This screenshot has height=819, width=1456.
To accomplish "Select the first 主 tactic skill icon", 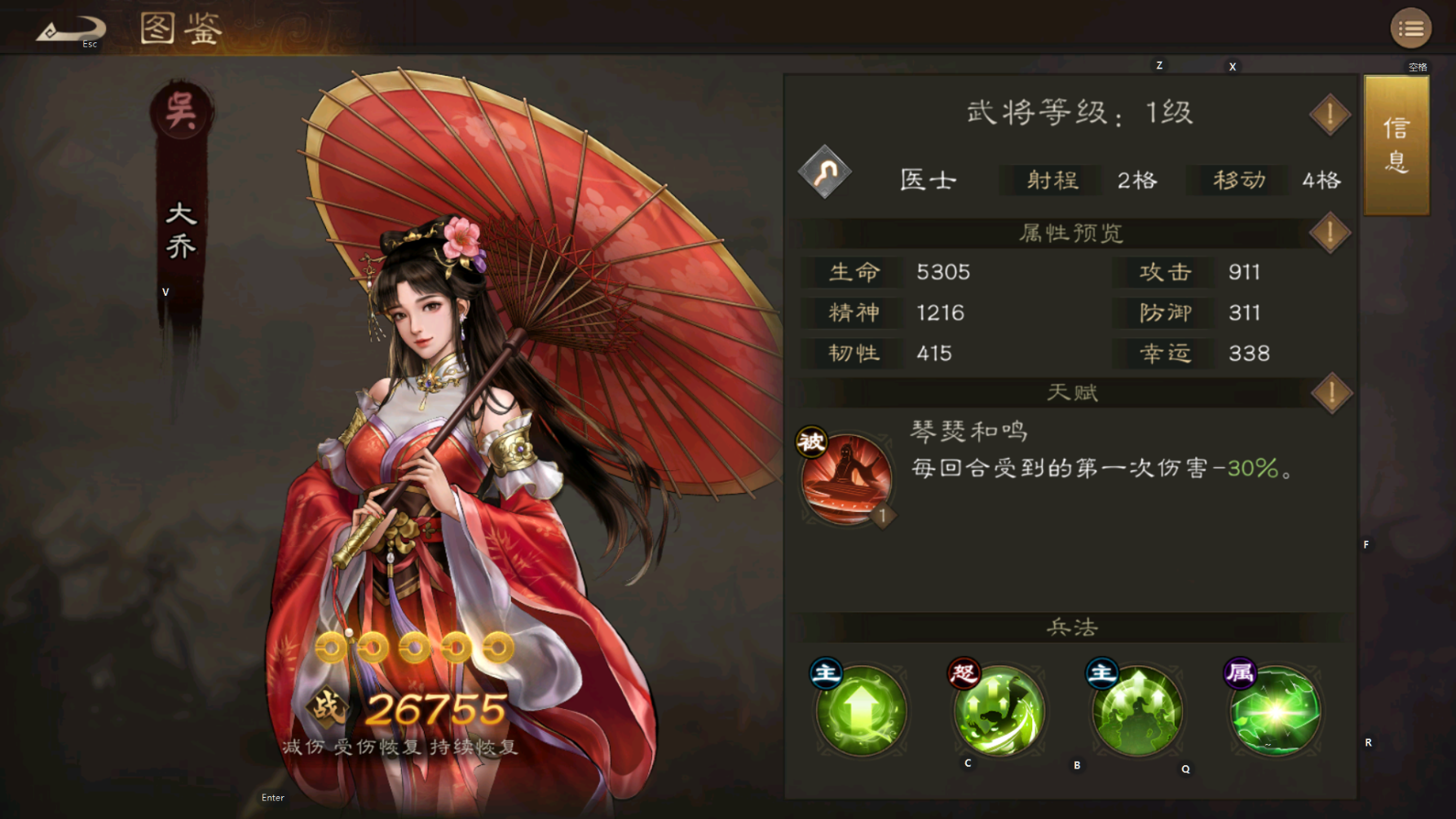I will point(861,711).
